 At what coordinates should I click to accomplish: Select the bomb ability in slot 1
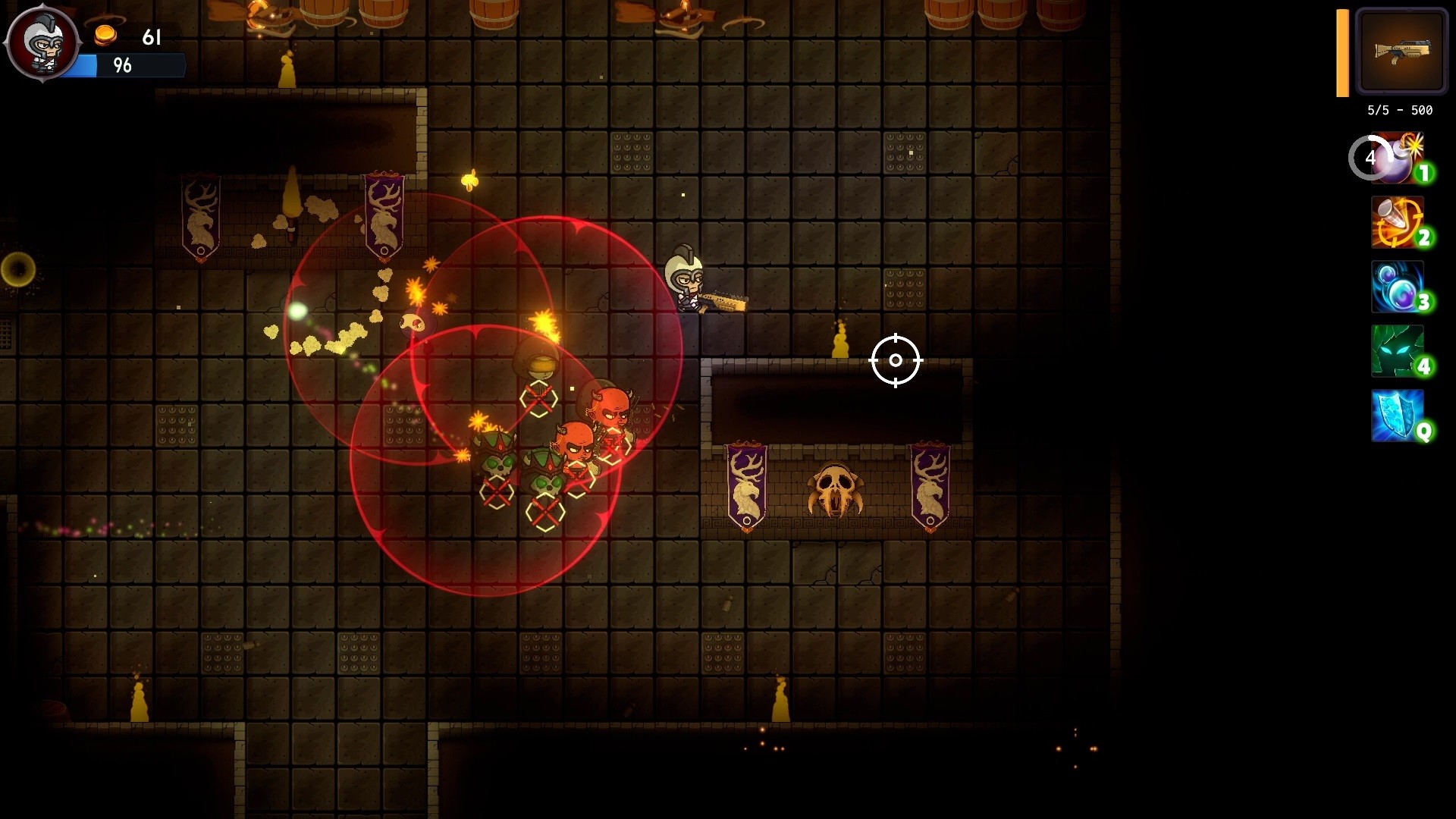(x=1398, y=157)
